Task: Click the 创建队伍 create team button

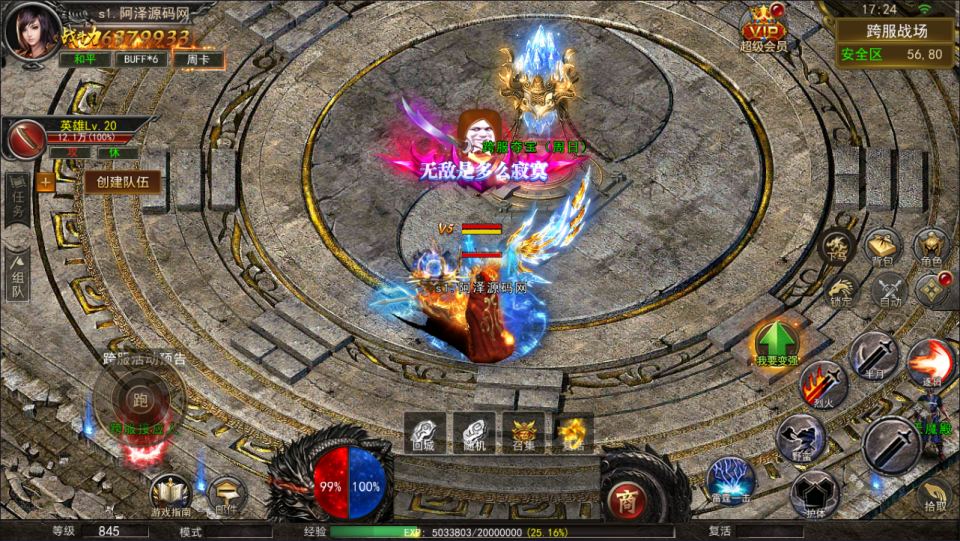Action: click(122, 182)
